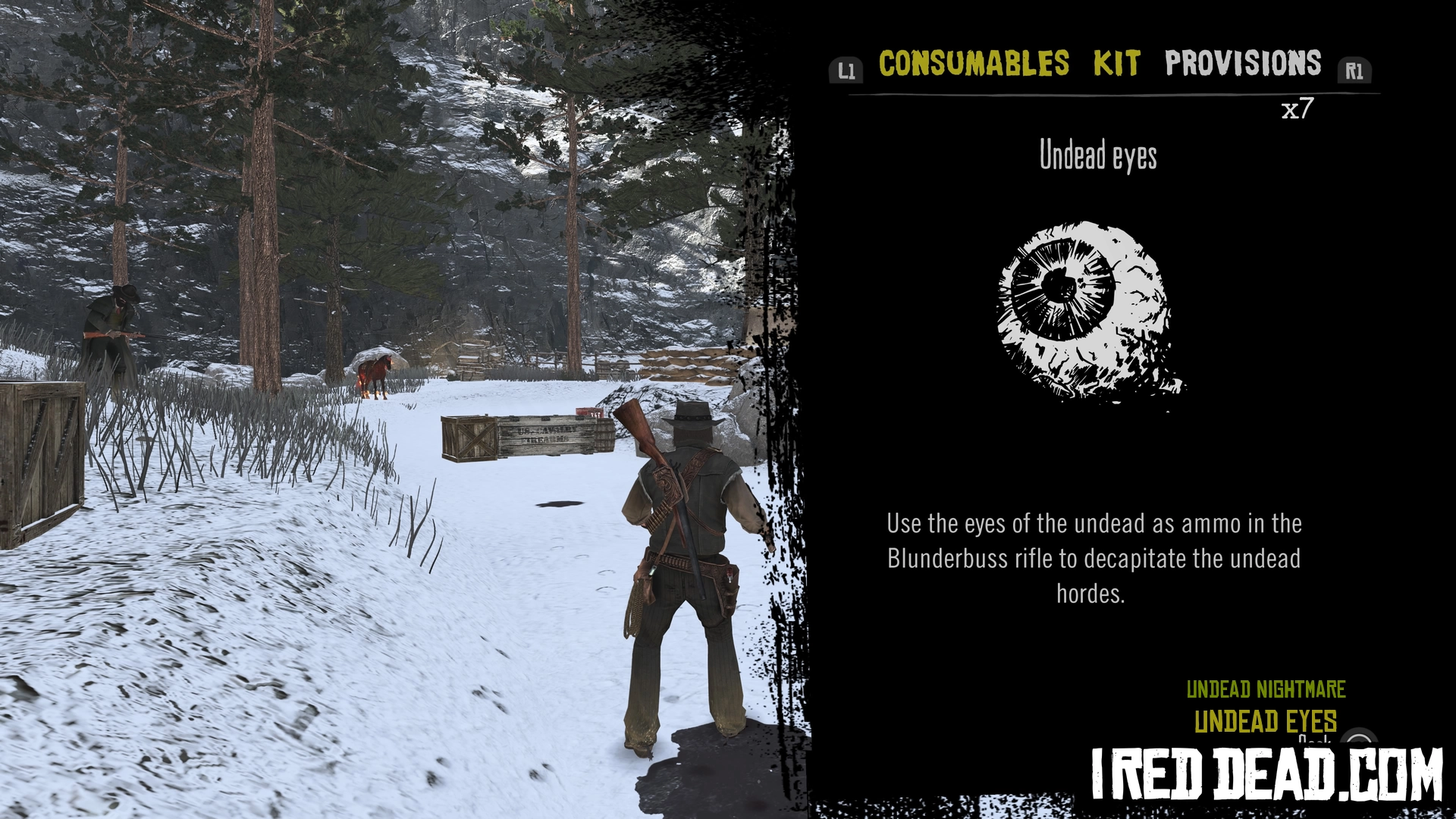Image resolution: width=1456 pixels, height=819 pixels.
Task: Switch to the Consumables tab
Action: 974,64
